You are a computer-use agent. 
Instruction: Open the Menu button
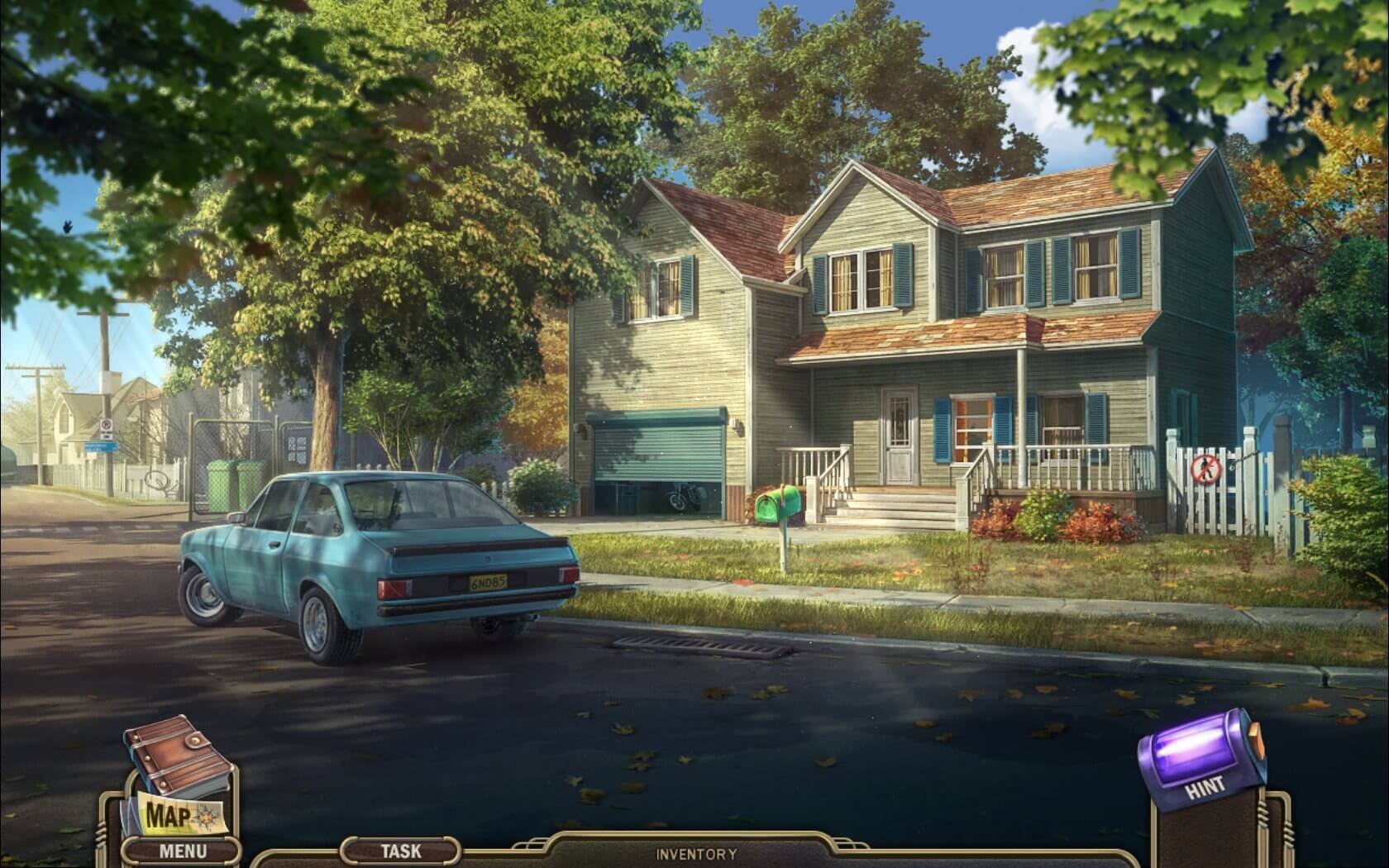click(183, 850)
